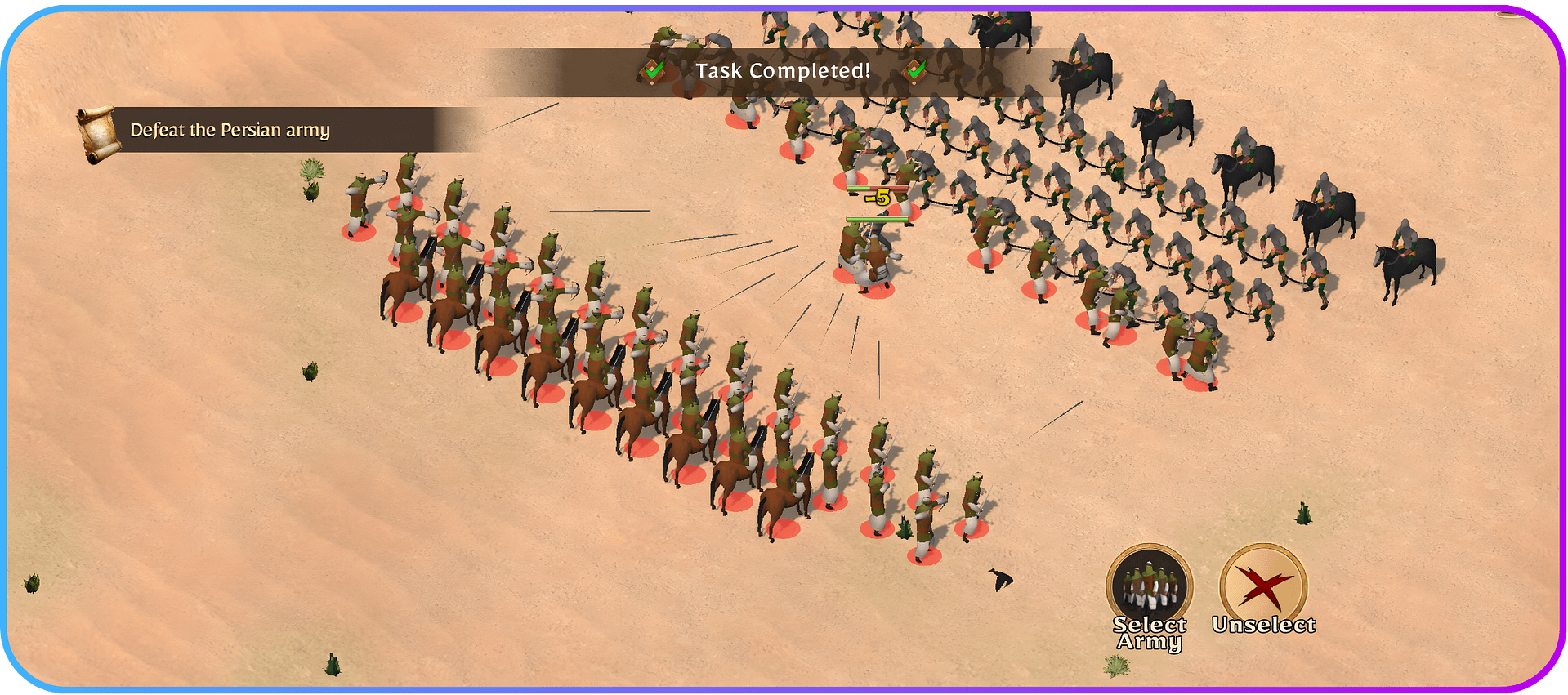1568x695 pixels.
Task: Click the parchment scroll icon beside the objective
Action: (x=100, y=129)
